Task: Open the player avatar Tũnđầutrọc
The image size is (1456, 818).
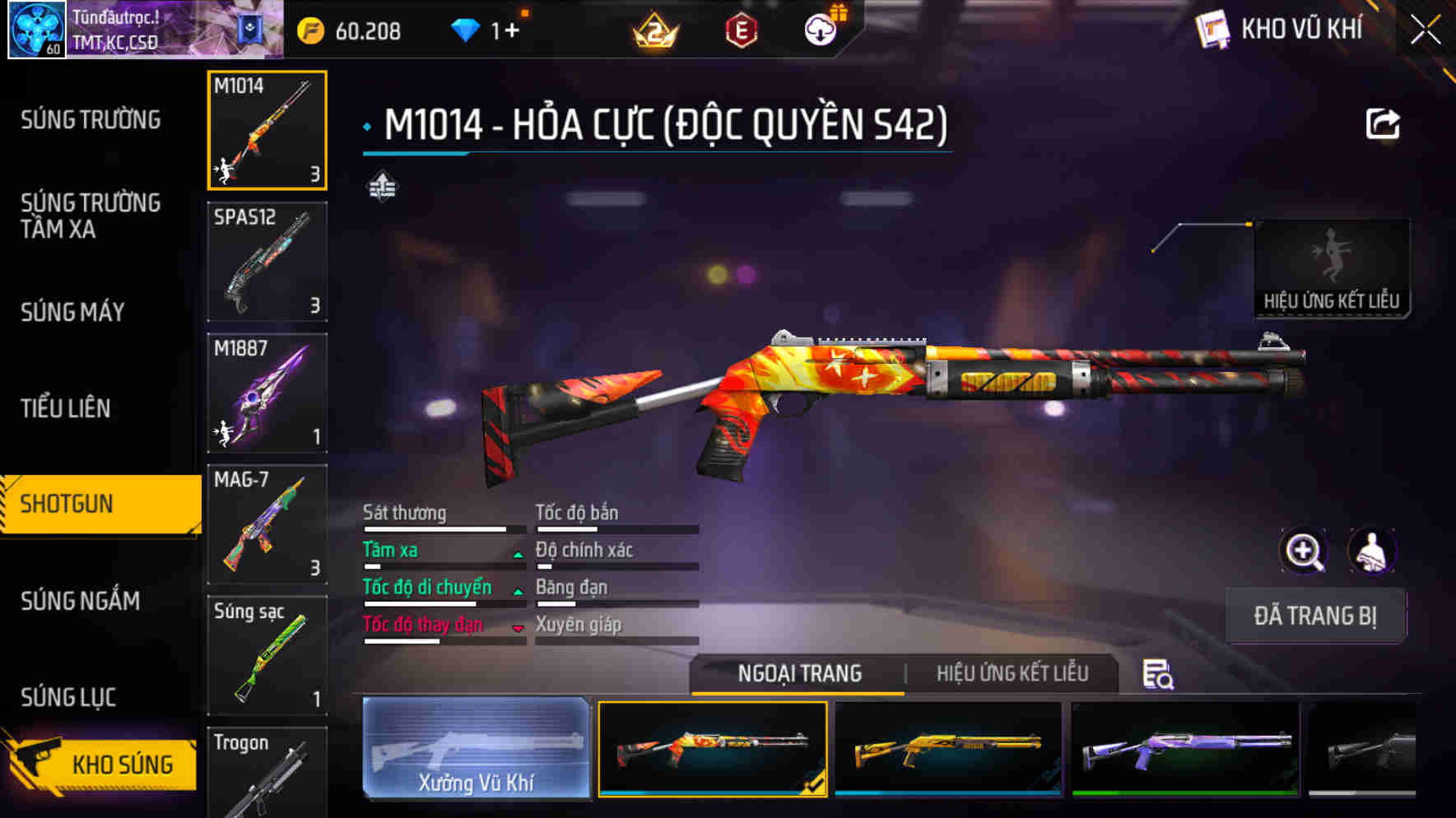Action: pos(36,30)
